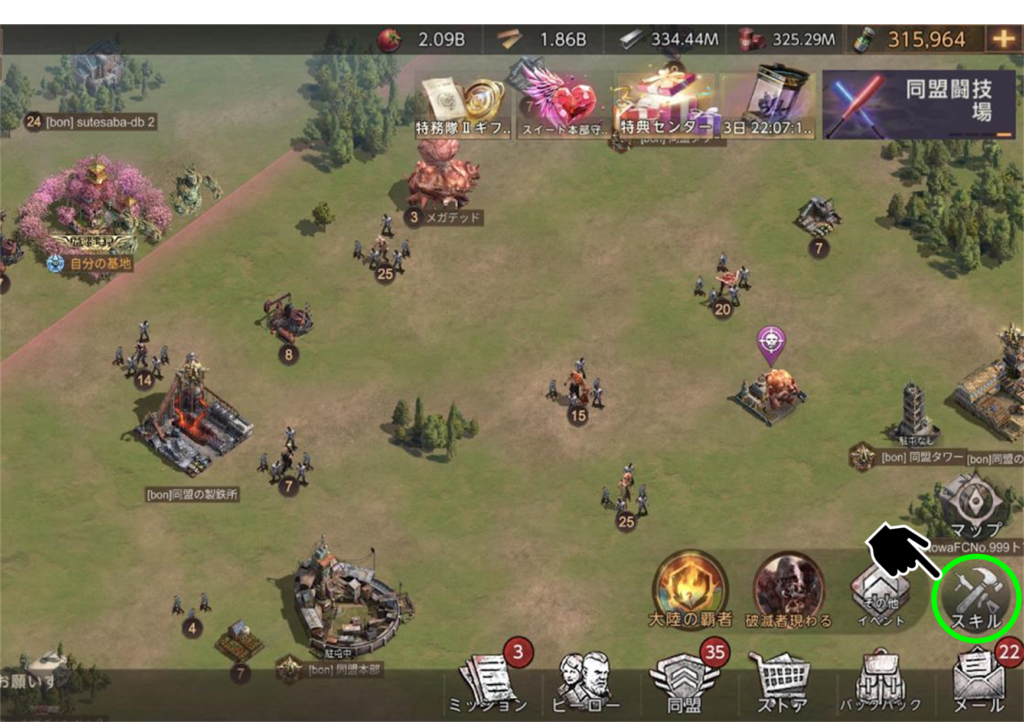This screenshot has height=722, width=1024.
Task: Open the スキル (Skills) hammer button
Action: [x=976, y=598]
